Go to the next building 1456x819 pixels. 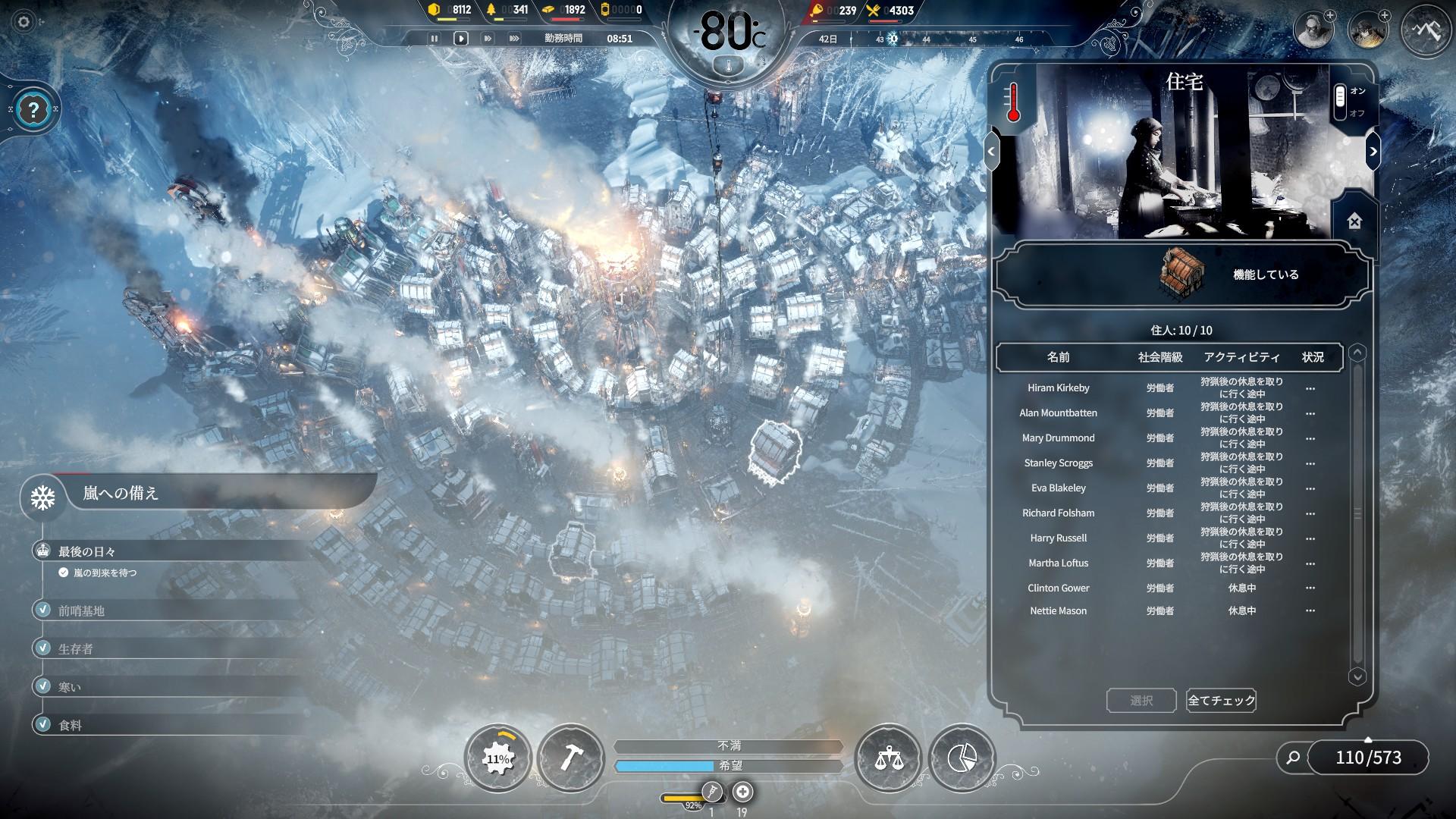[x=1373, y=152]
